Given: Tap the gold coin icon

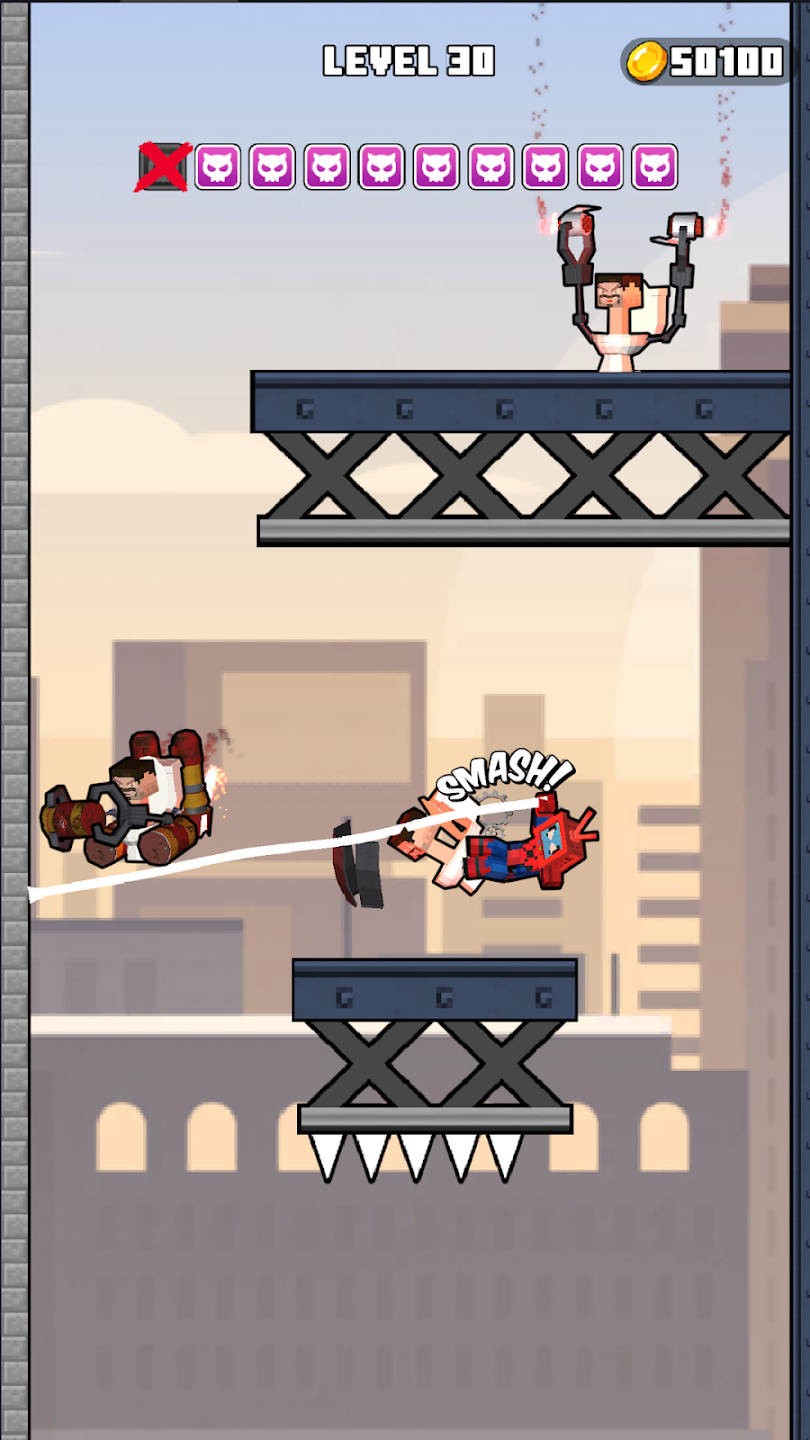Looking at the screenshot, I should [646, 62].
